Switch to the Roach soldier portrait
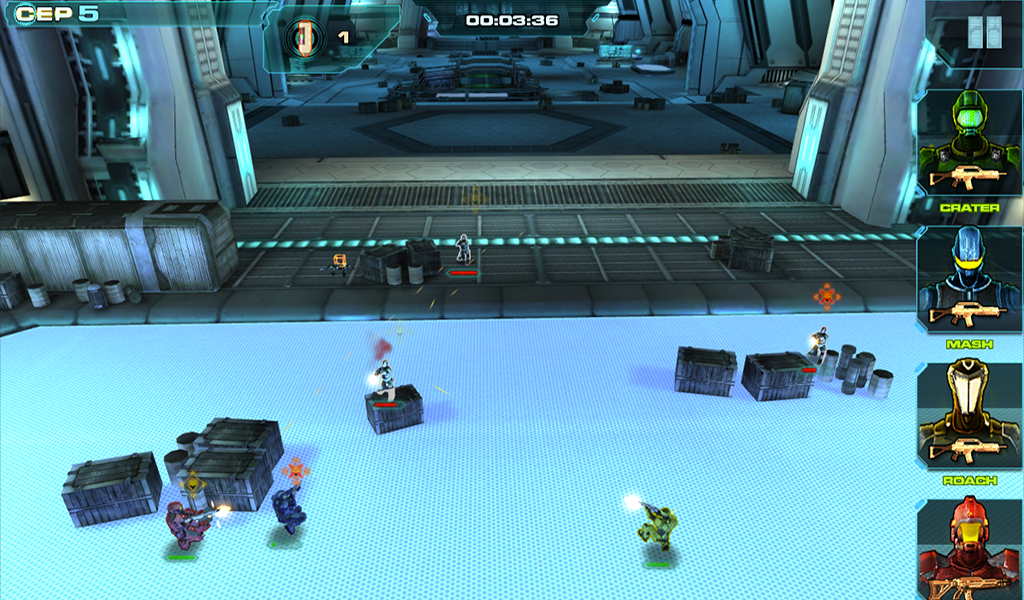 click(969, 417)
